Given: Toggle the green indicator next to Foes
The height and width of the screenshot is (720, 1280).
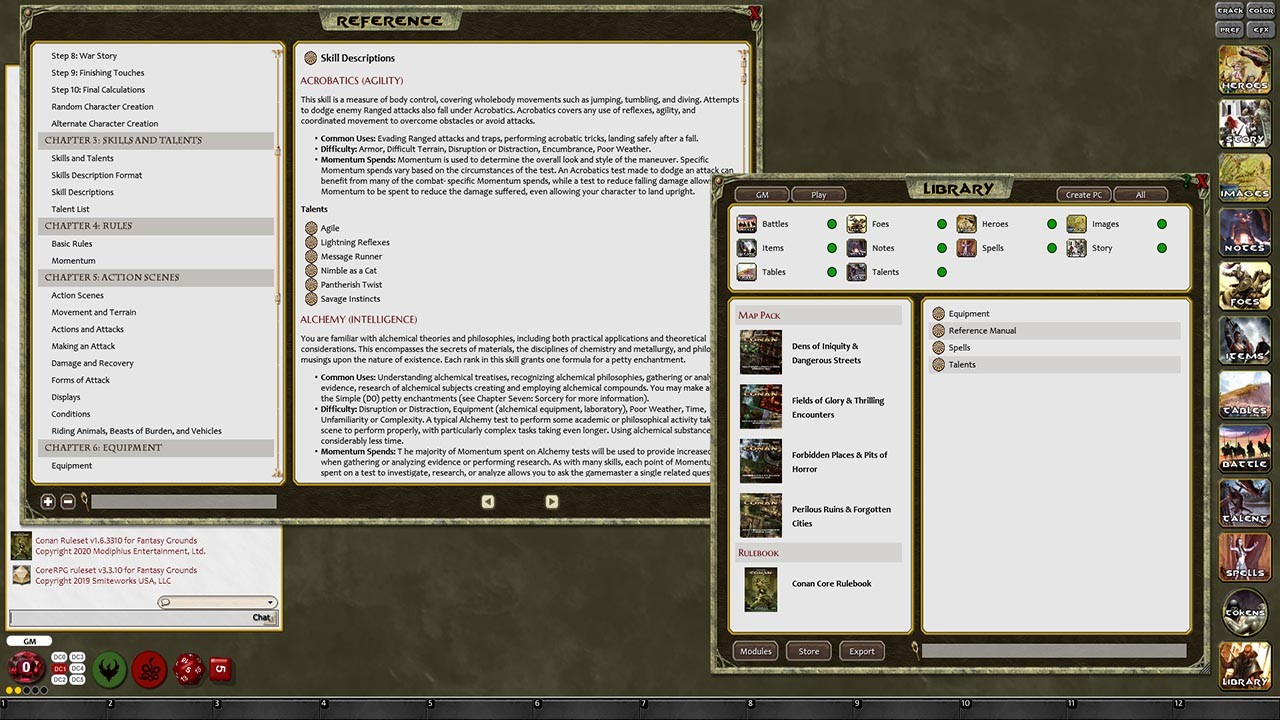Looking at the screenshot, I should pos(941,223).
